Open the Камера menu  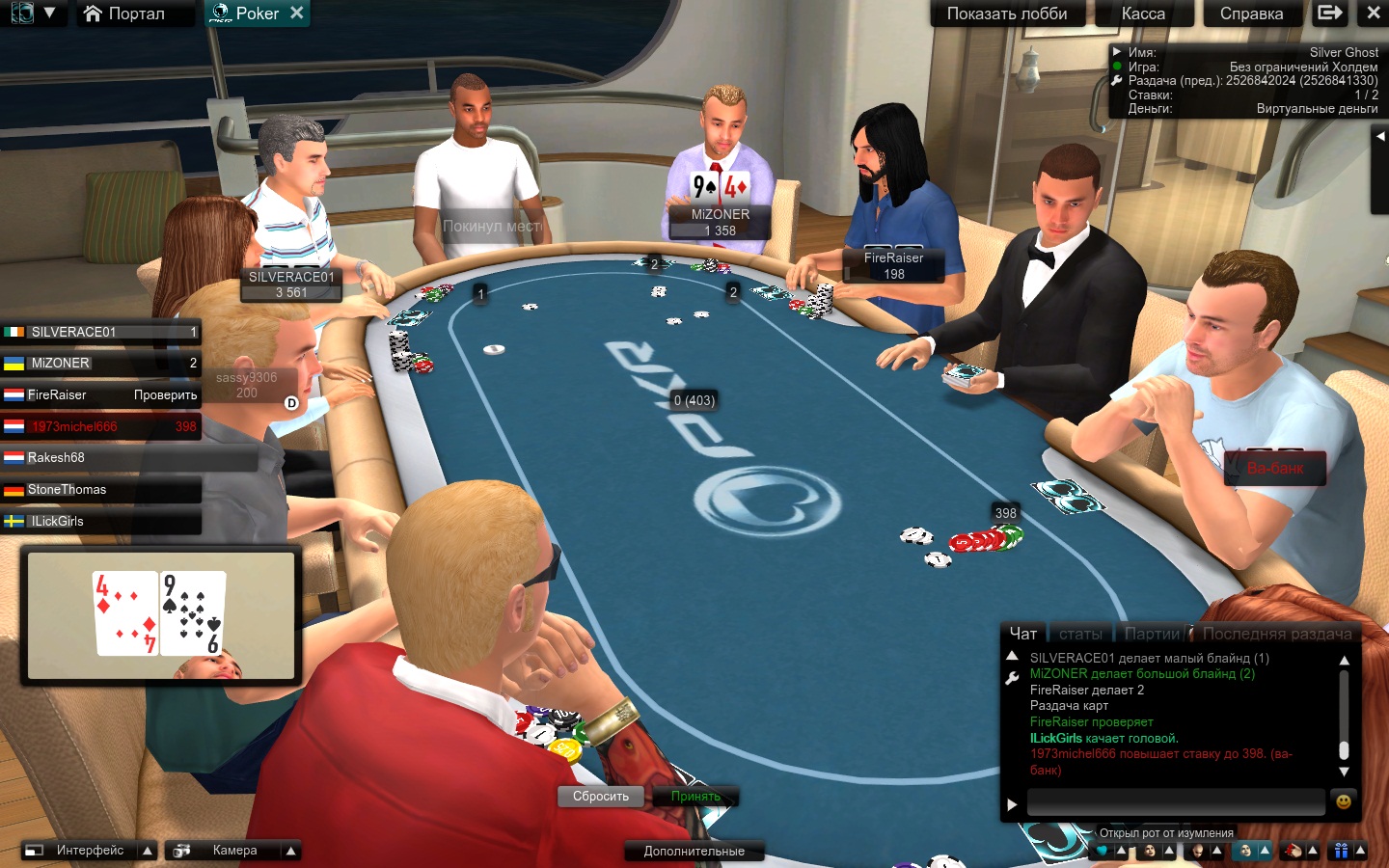(234, 851)
